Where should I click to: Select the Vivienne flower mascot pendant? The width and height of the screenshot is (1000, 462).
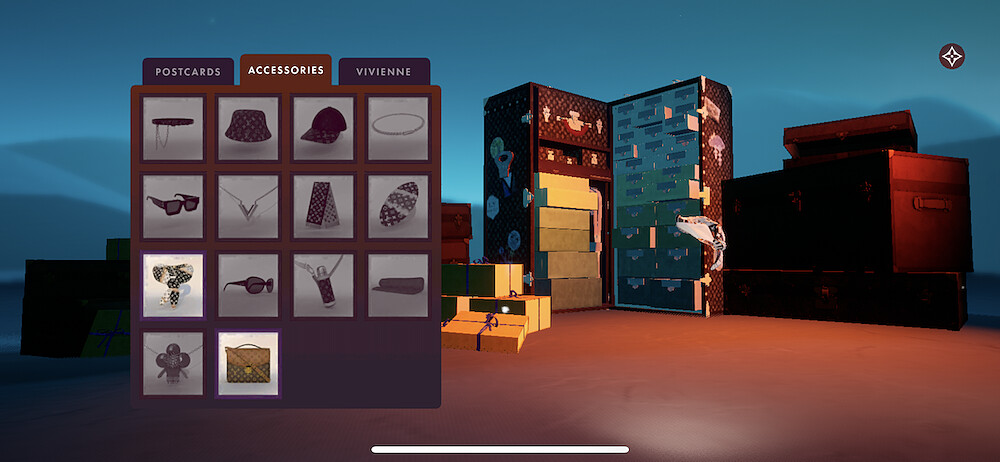[x=173, y=363]
